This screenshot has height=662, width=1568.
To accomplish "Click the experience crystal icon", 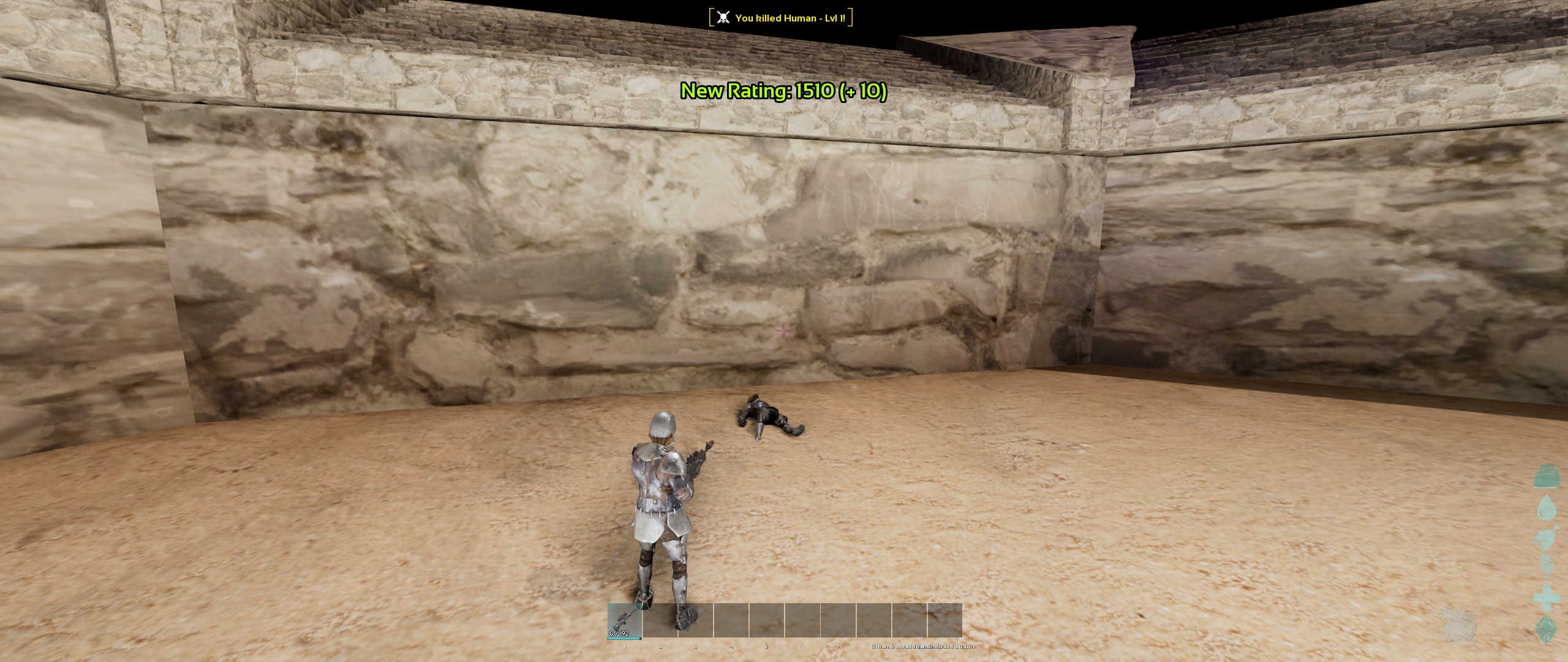I will (x=1547, y=629).
